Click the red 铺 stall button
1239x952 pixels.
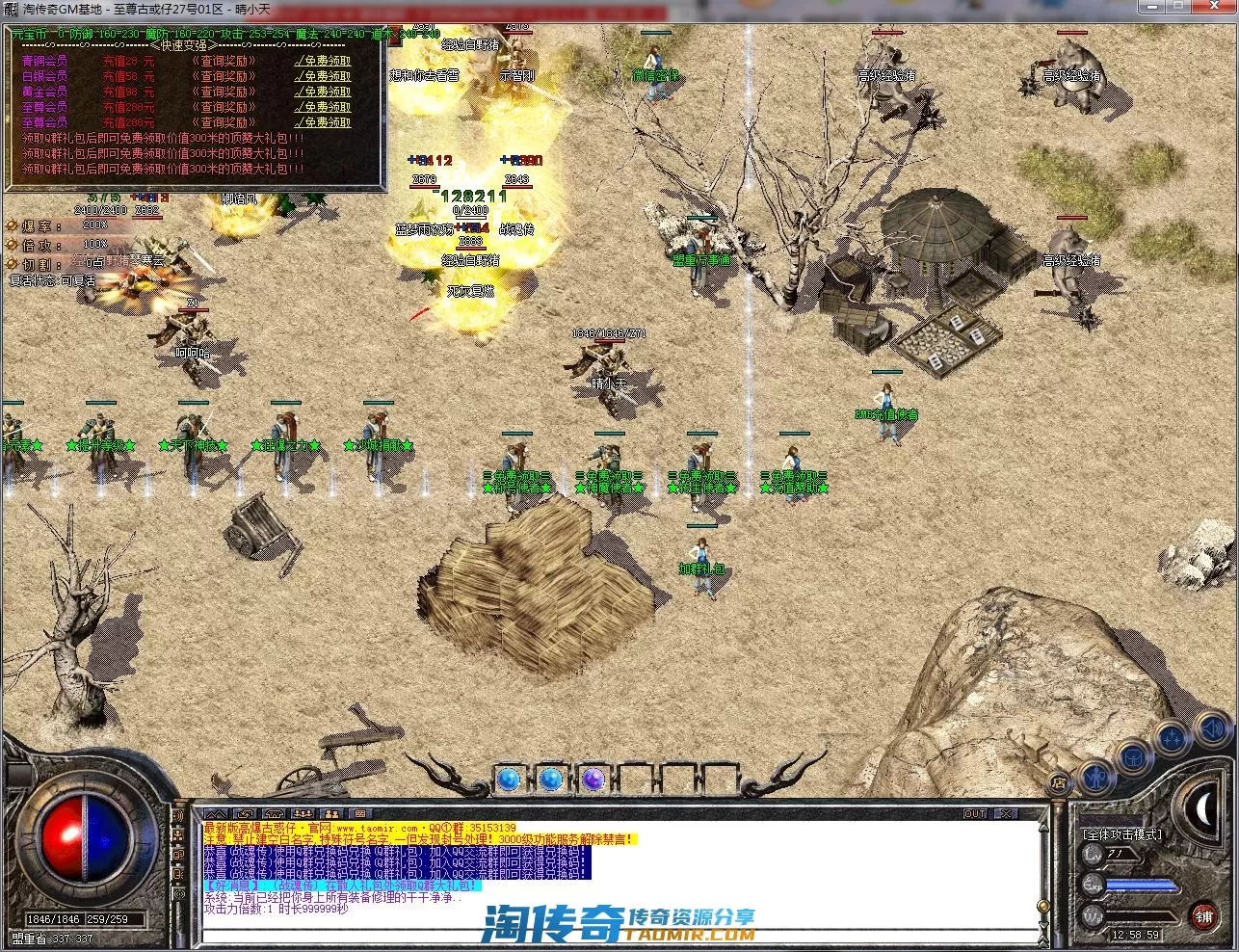(x=1204, y=914)
